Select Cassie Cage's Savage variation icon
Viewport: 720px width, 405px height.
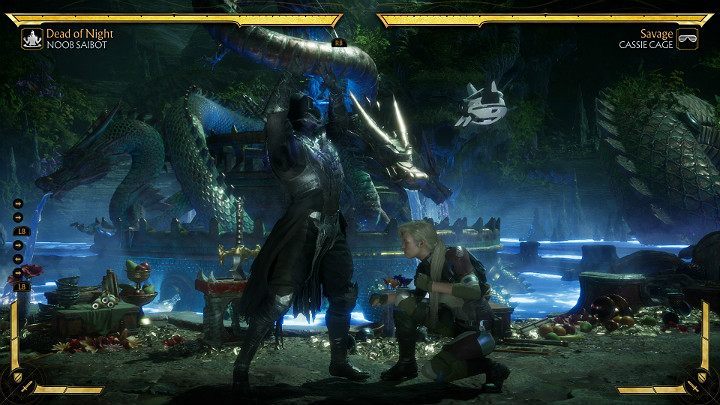tap(688, 38)
